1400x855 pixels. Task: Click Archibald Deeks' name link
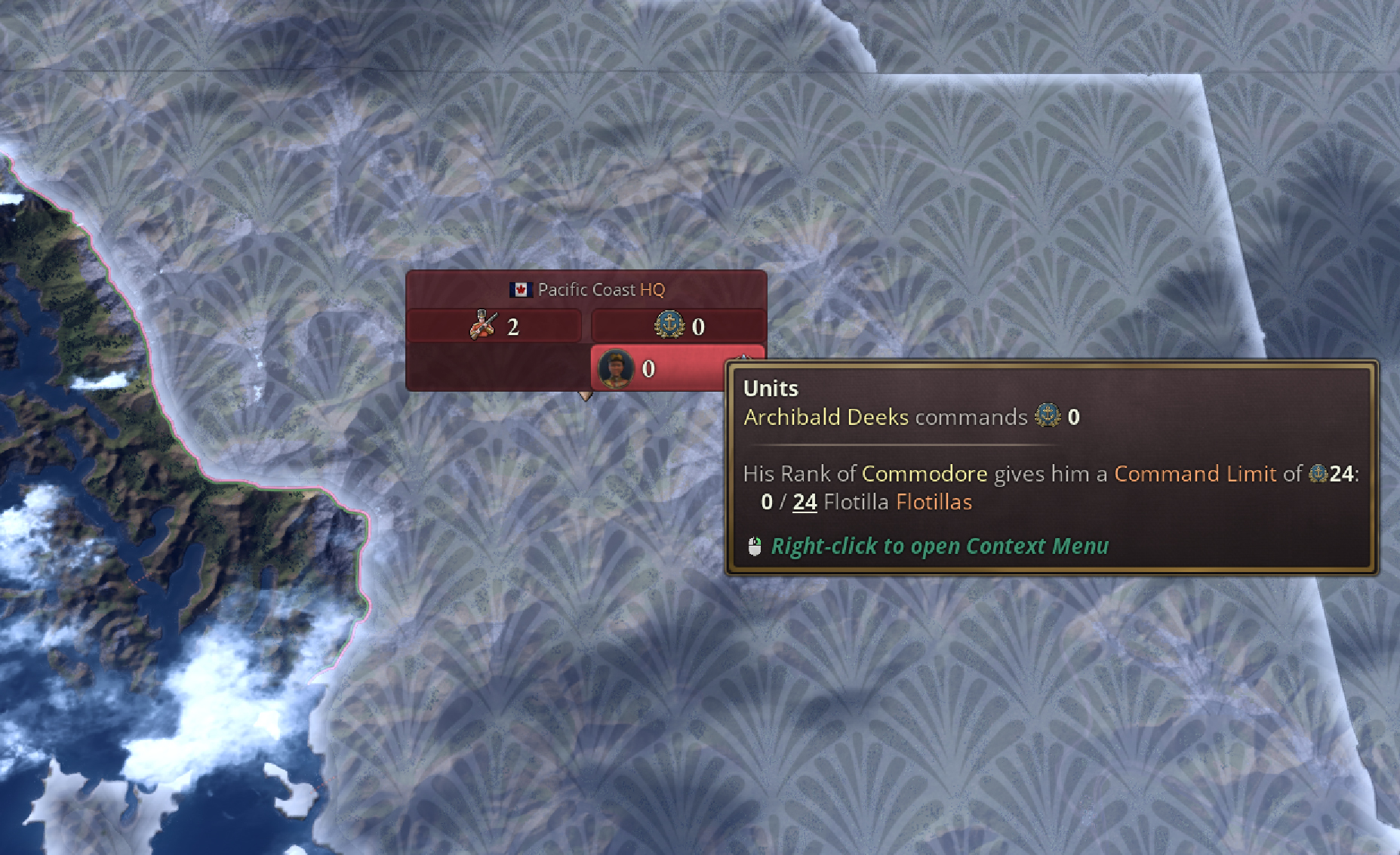coord(826,417)
